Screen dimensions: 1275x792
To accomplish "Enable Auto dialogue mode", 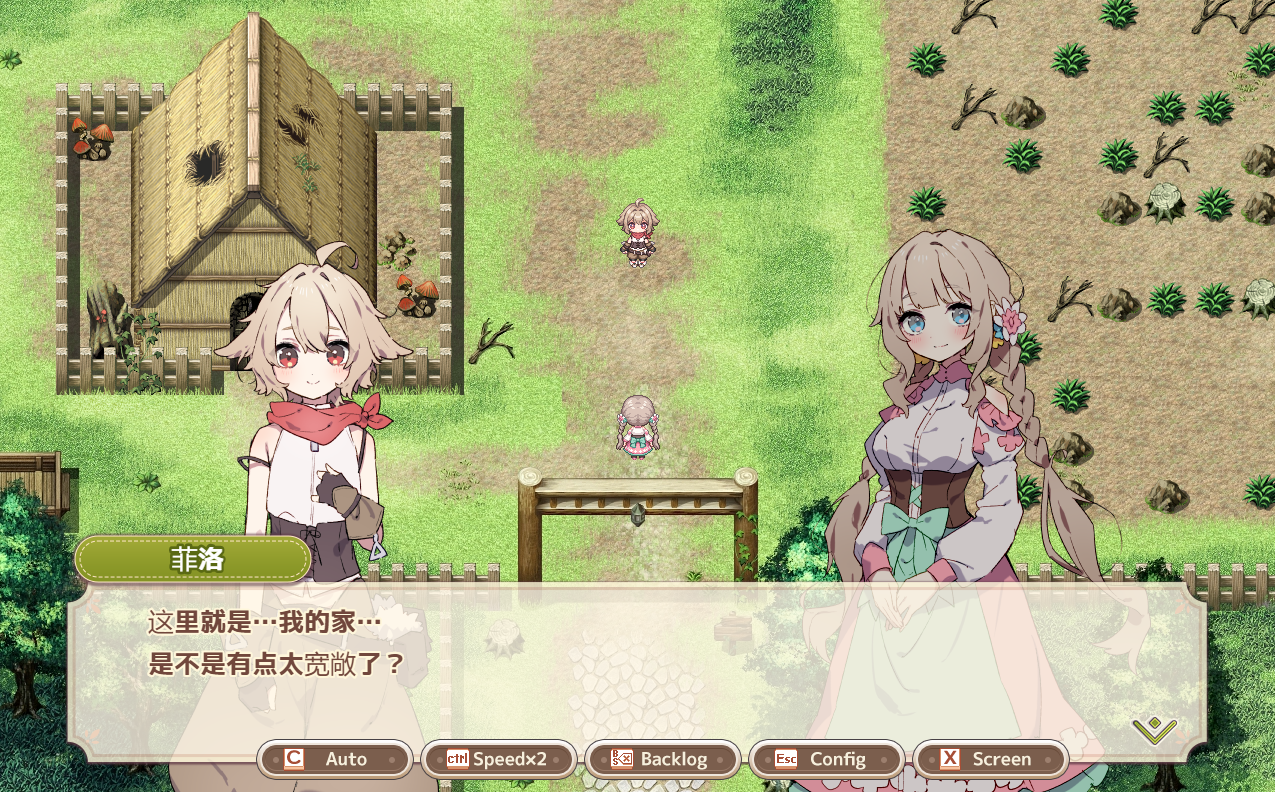I will (x=335, y=759).
